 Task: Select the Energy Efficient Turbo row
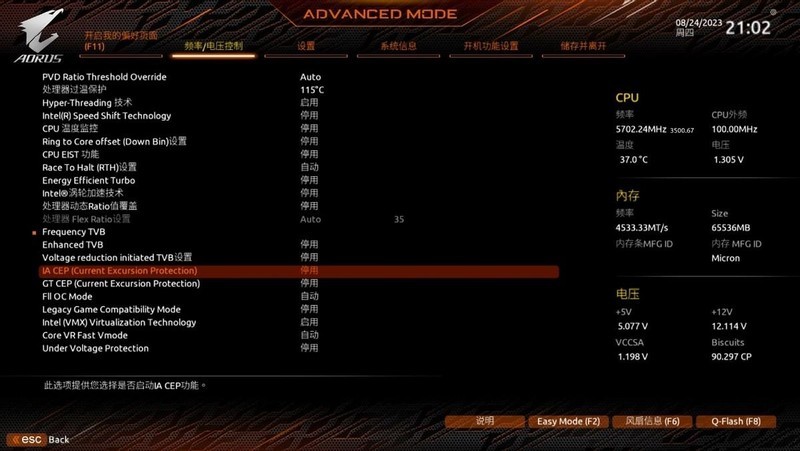click(x=88, y=180)
